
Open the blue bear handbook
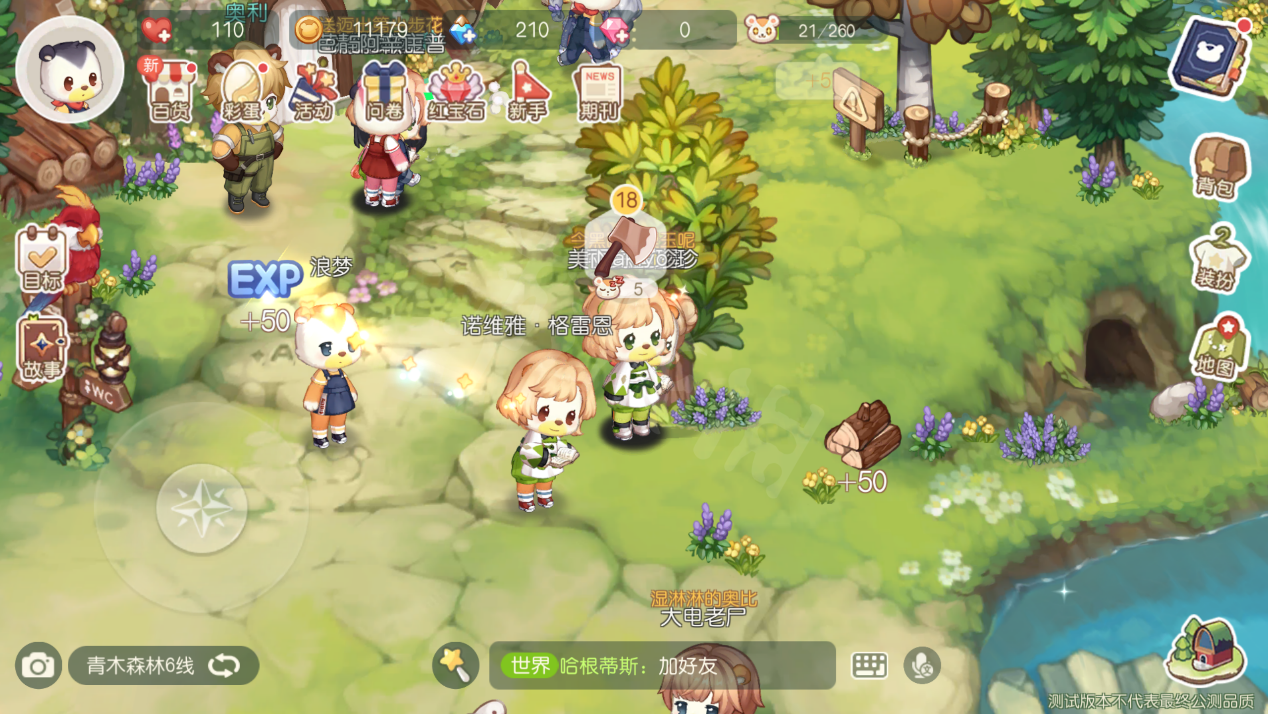click(1212, 58)
